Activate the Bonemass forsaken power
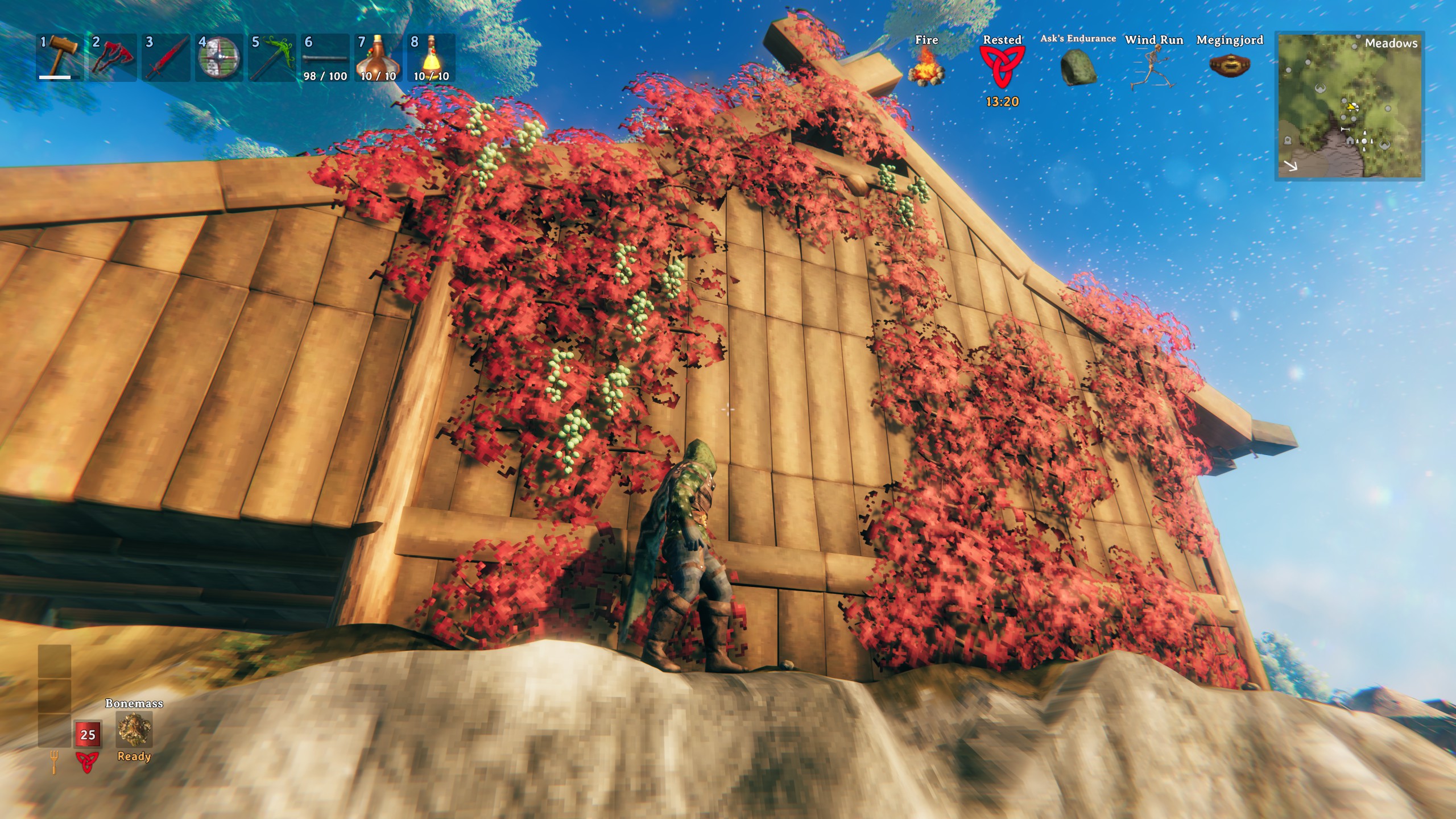The image size is (1456, 819). 134,730
